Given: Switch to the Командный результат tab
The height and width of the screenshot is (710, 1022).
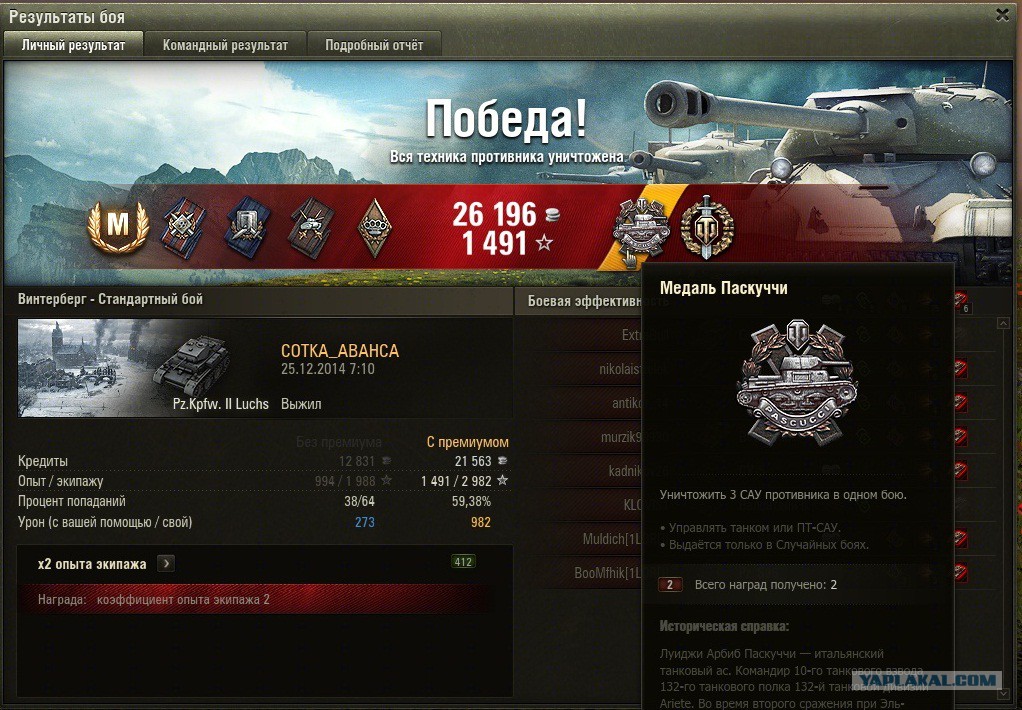Looking at the screenshot, I should (225, 45).
